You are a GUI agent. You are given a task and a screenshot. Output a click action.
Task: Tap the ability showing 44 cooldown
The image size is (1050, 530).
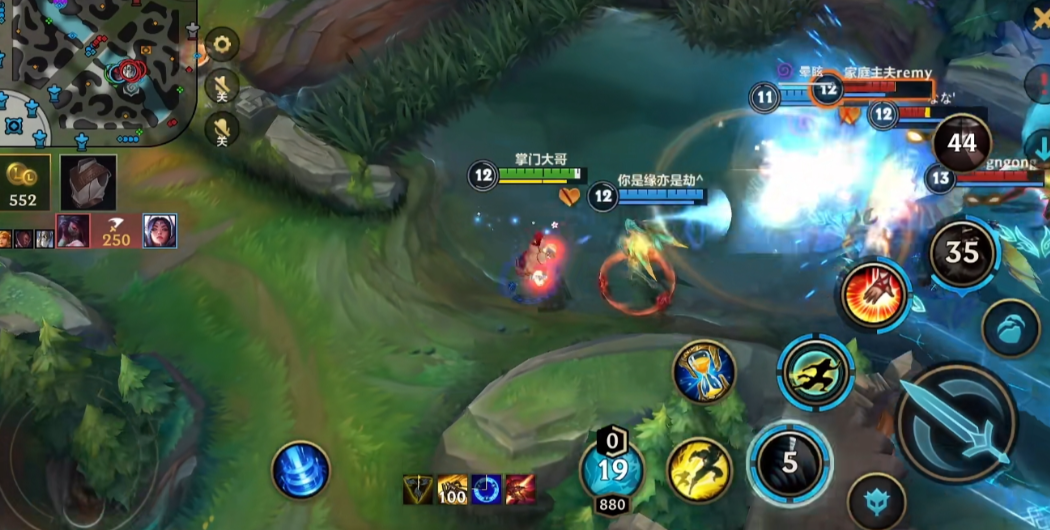[x=961, y=143]
